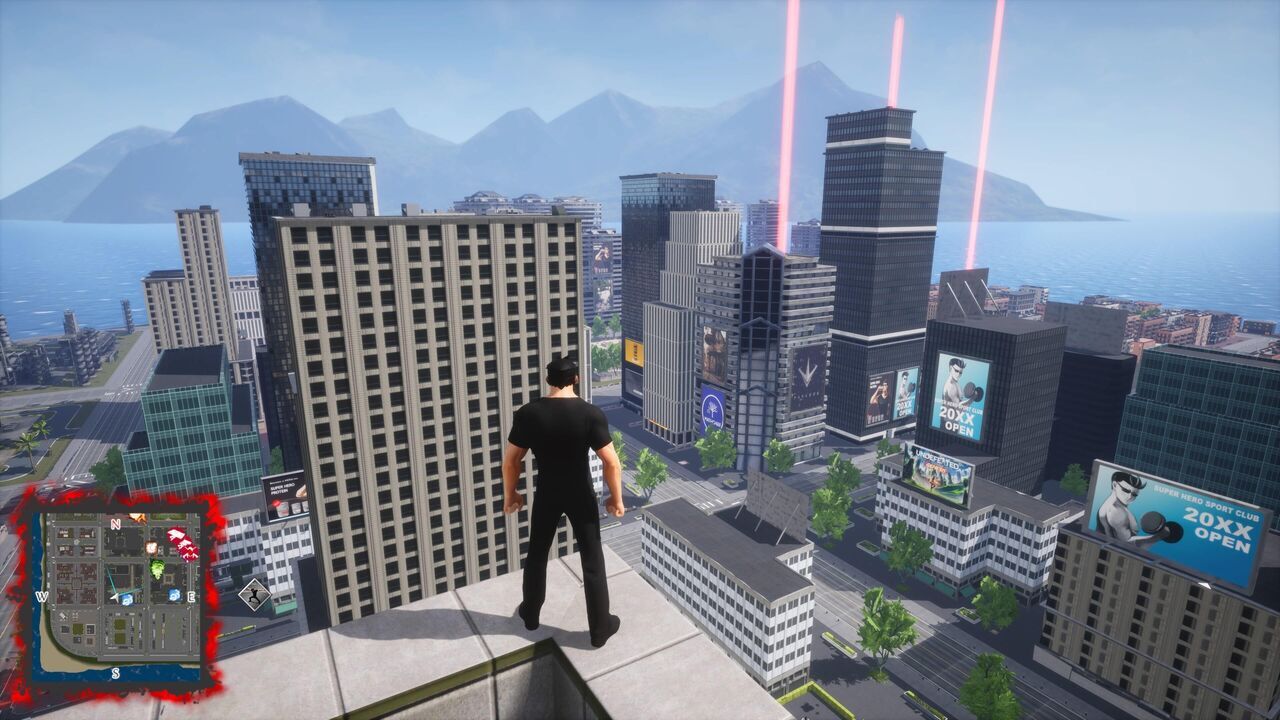Select the orange flame marker on the minimap
This screenshot has width=1280, height=720.
pyautogui.click(x=151, y=548)
